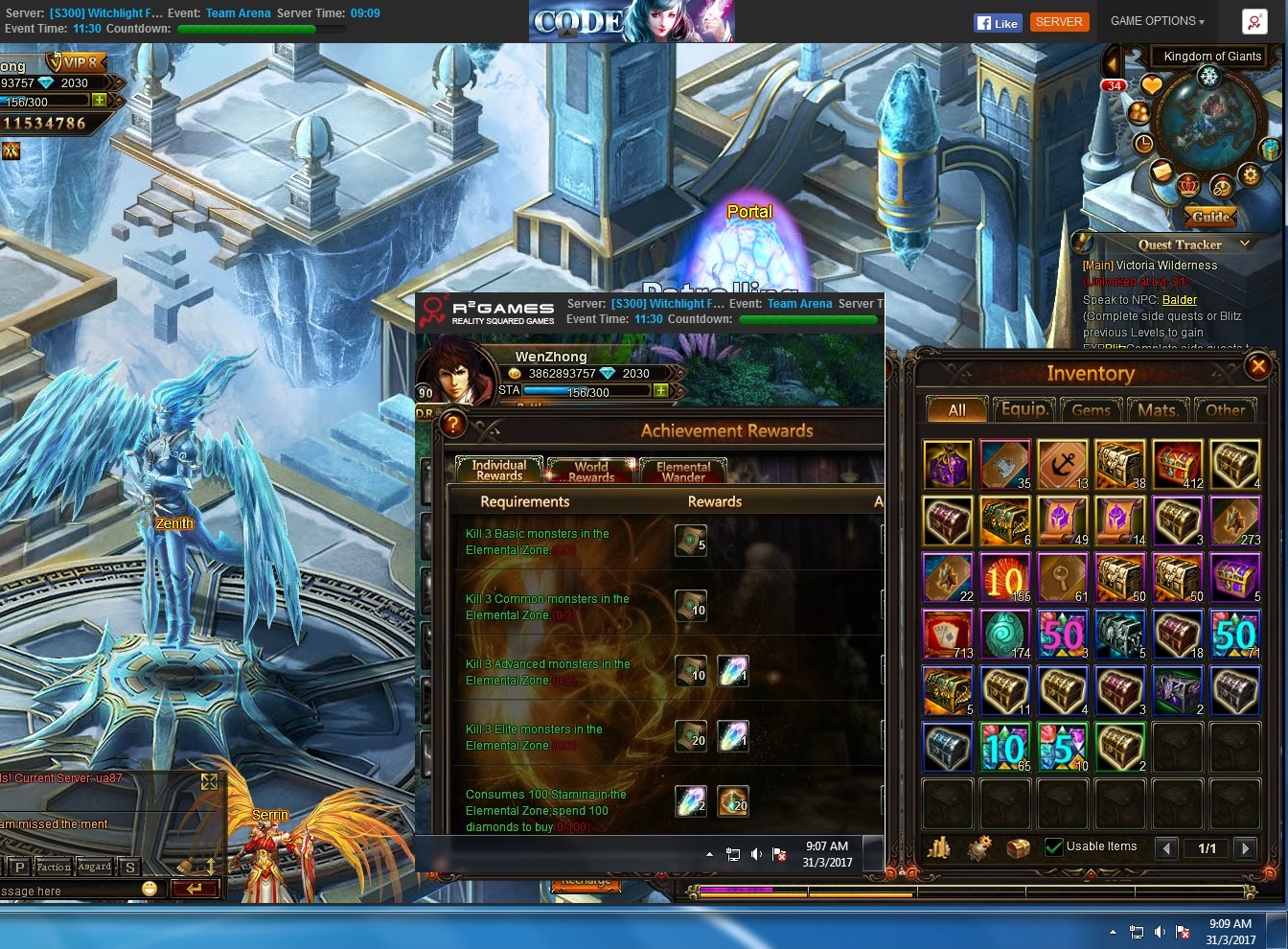Select the All inventory tab
Viewport: 1288px width, 949px height.
(x=956, y=409)
